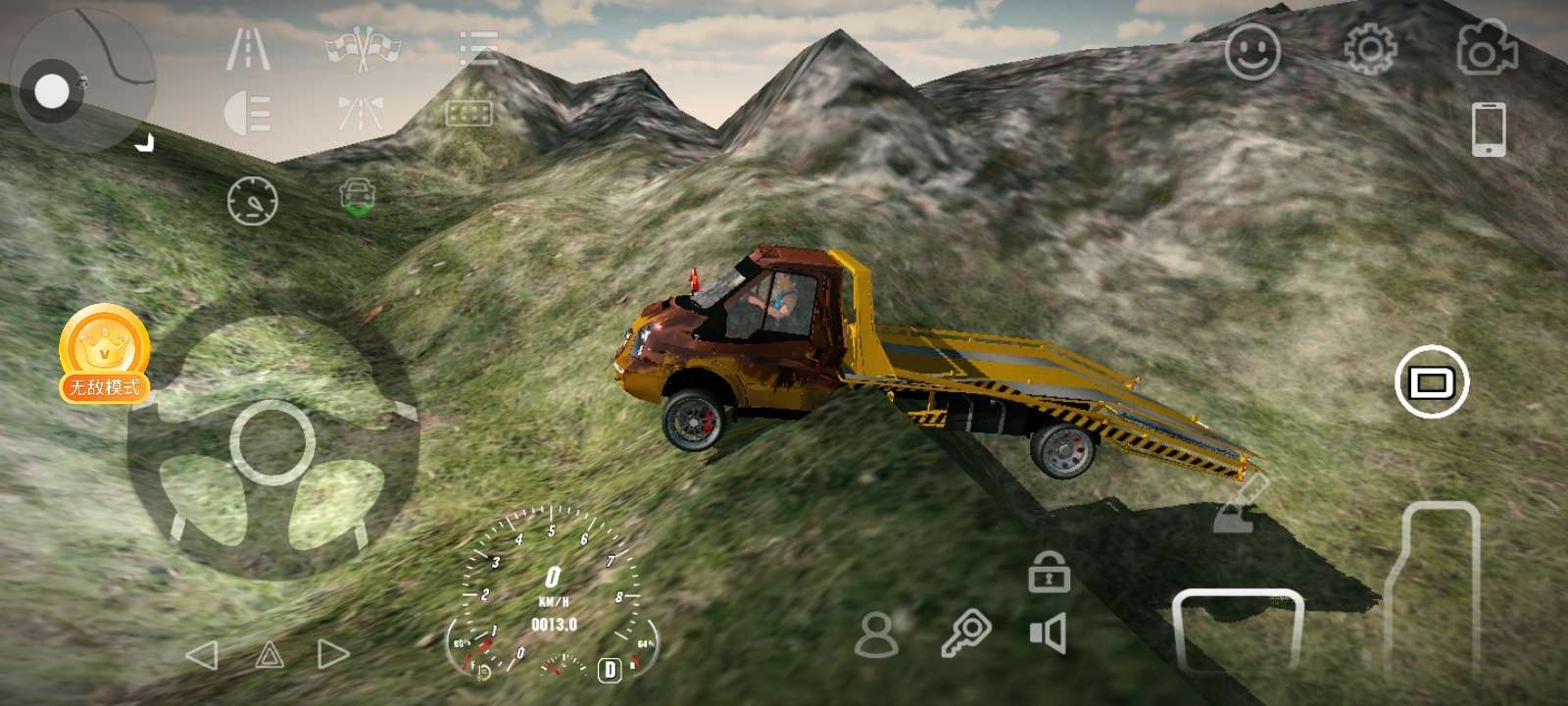Open the phone icon
1568x706 pixels.
(1488, 128)
